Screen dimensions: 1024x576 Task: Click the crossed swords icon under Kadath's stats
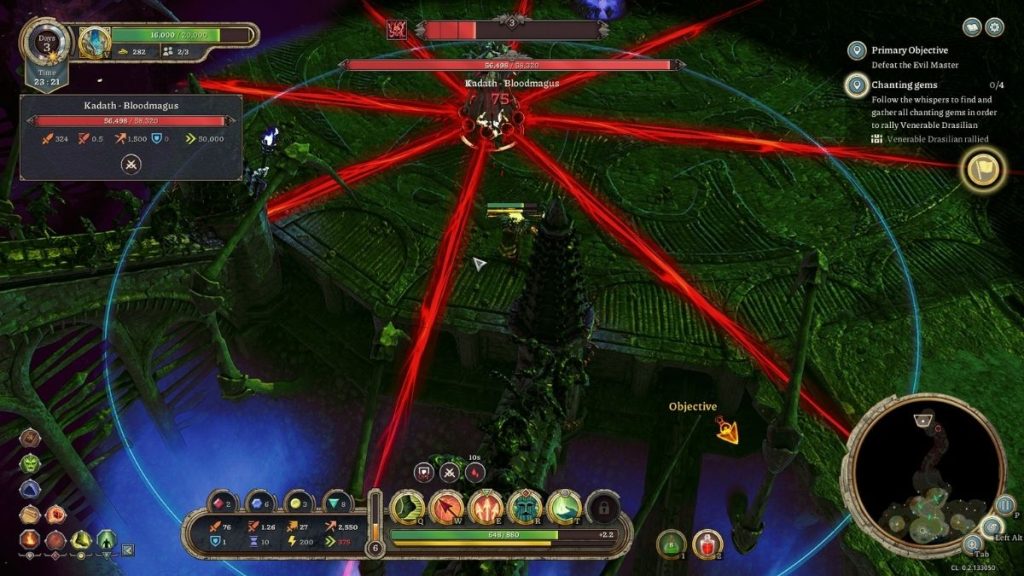132,164
